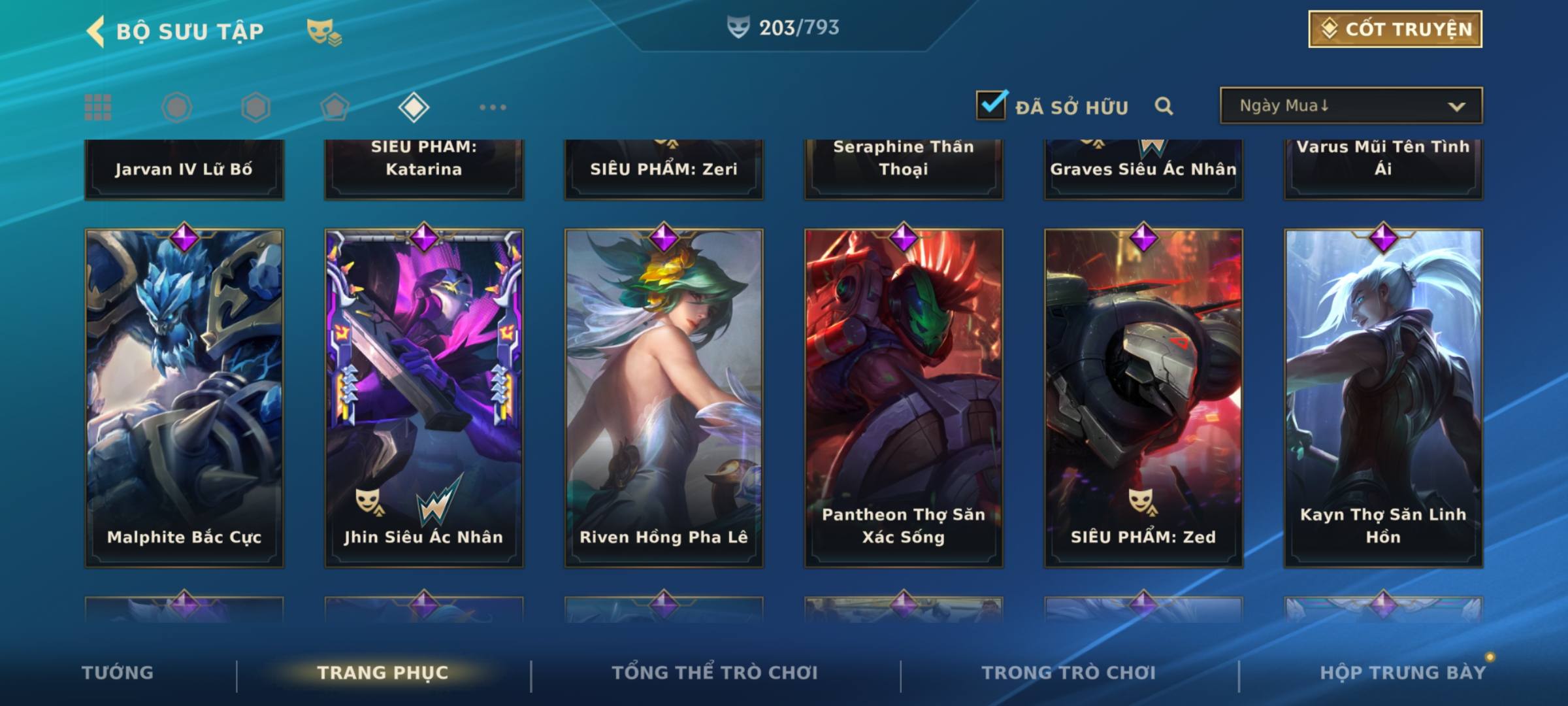
Task: Expand the Ngày Mua sort dropdown
Action: pos(1350,106)
